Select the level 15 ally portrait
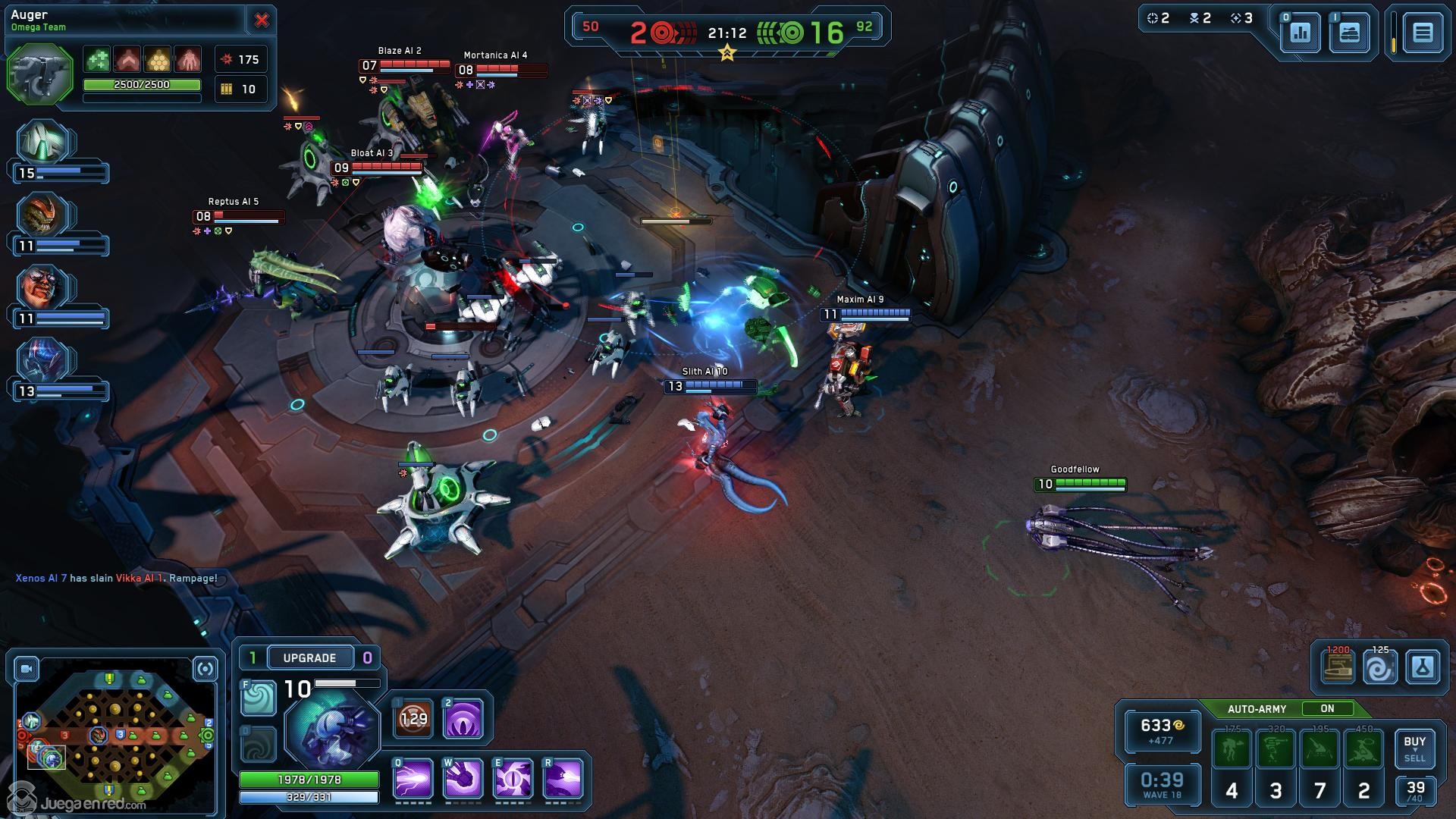Viewport: 1456px width, 819px height. coord(44,143)
